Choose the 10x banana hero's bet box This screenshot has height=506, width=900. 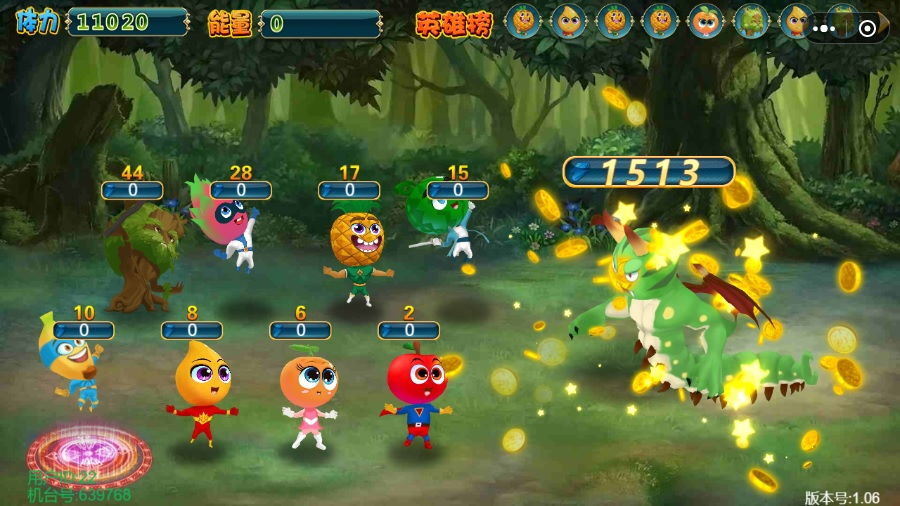pos(83,330)
